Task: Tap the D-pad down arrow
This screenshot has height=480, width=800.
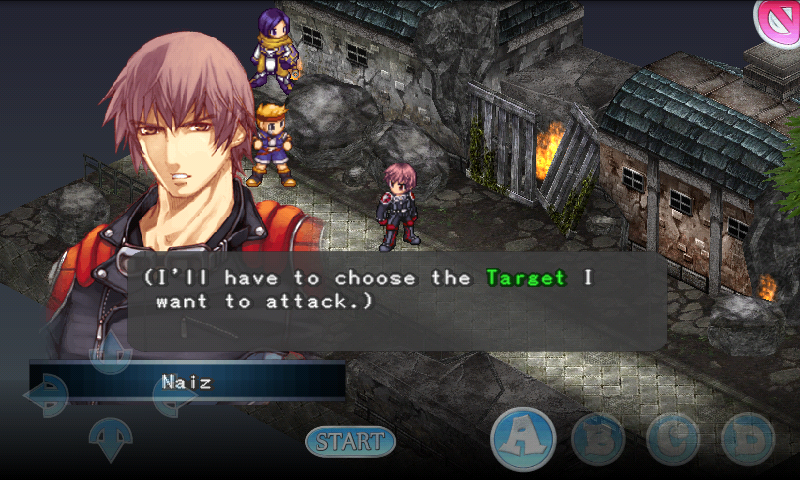Action: coord(110,438)
